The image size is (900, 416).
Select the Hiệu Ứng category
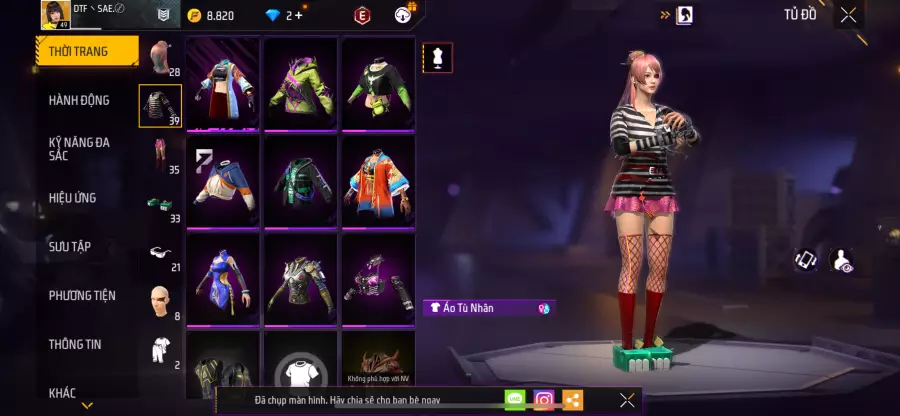(x=72, y=198)
